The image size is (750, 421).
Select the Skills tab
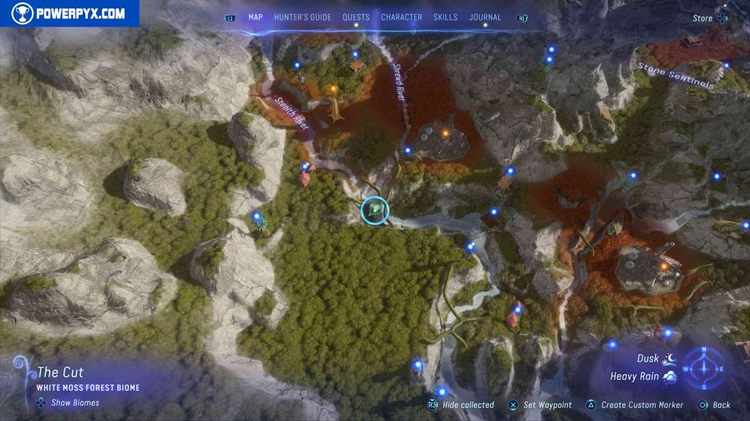click(446, 17)
